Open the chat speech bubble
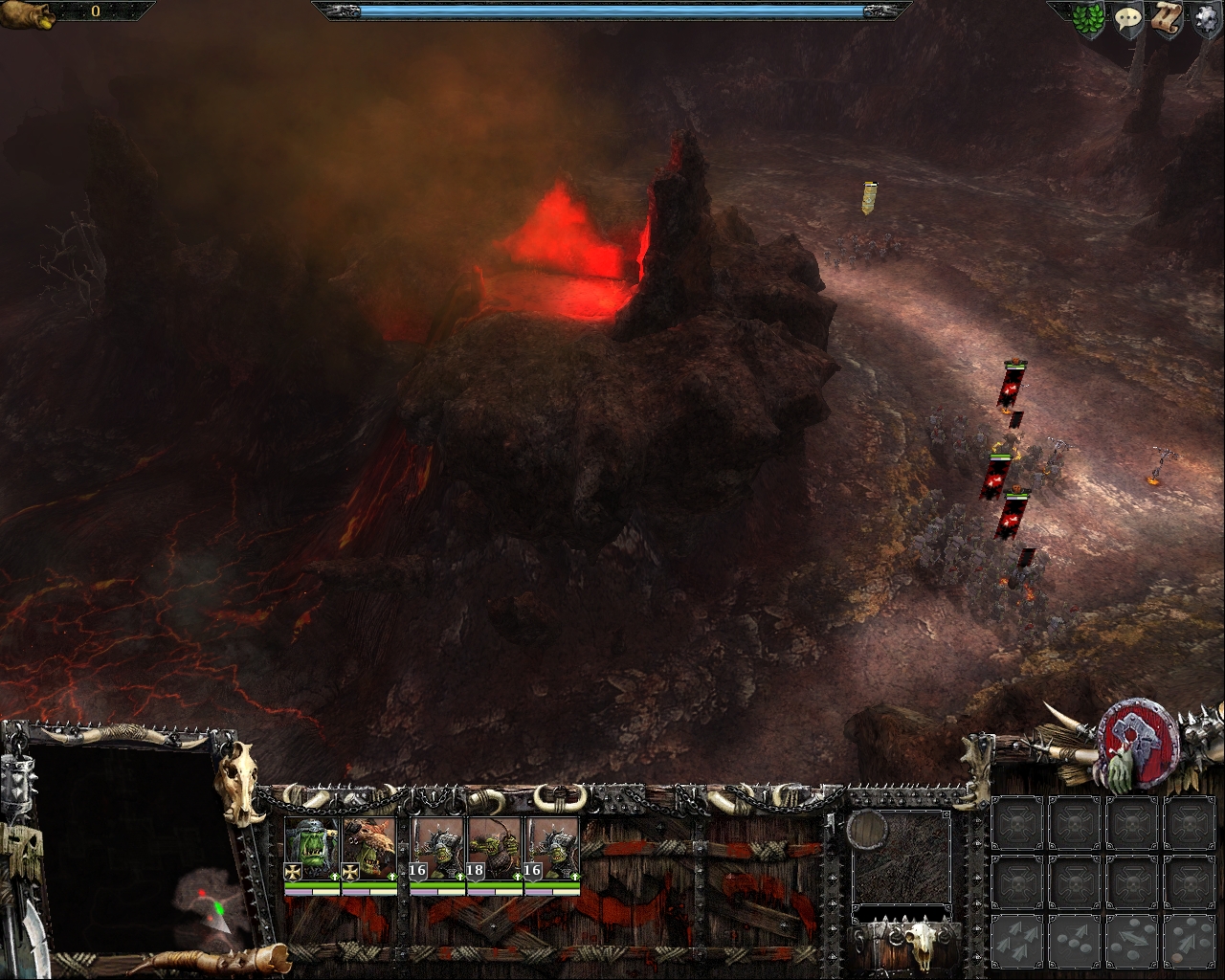 (x=1127, y=20)
